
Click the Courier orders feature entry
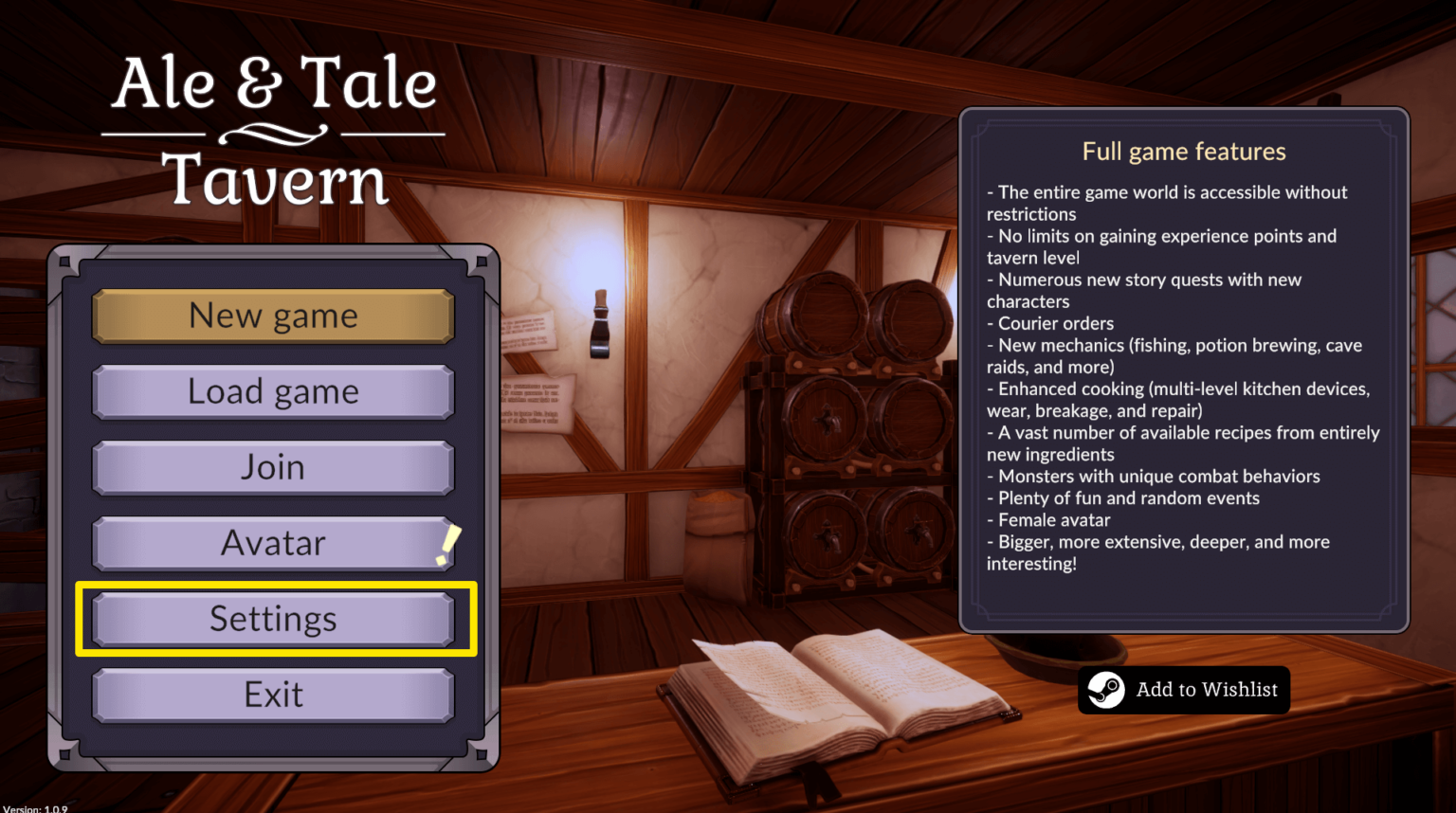point(1050,323)
